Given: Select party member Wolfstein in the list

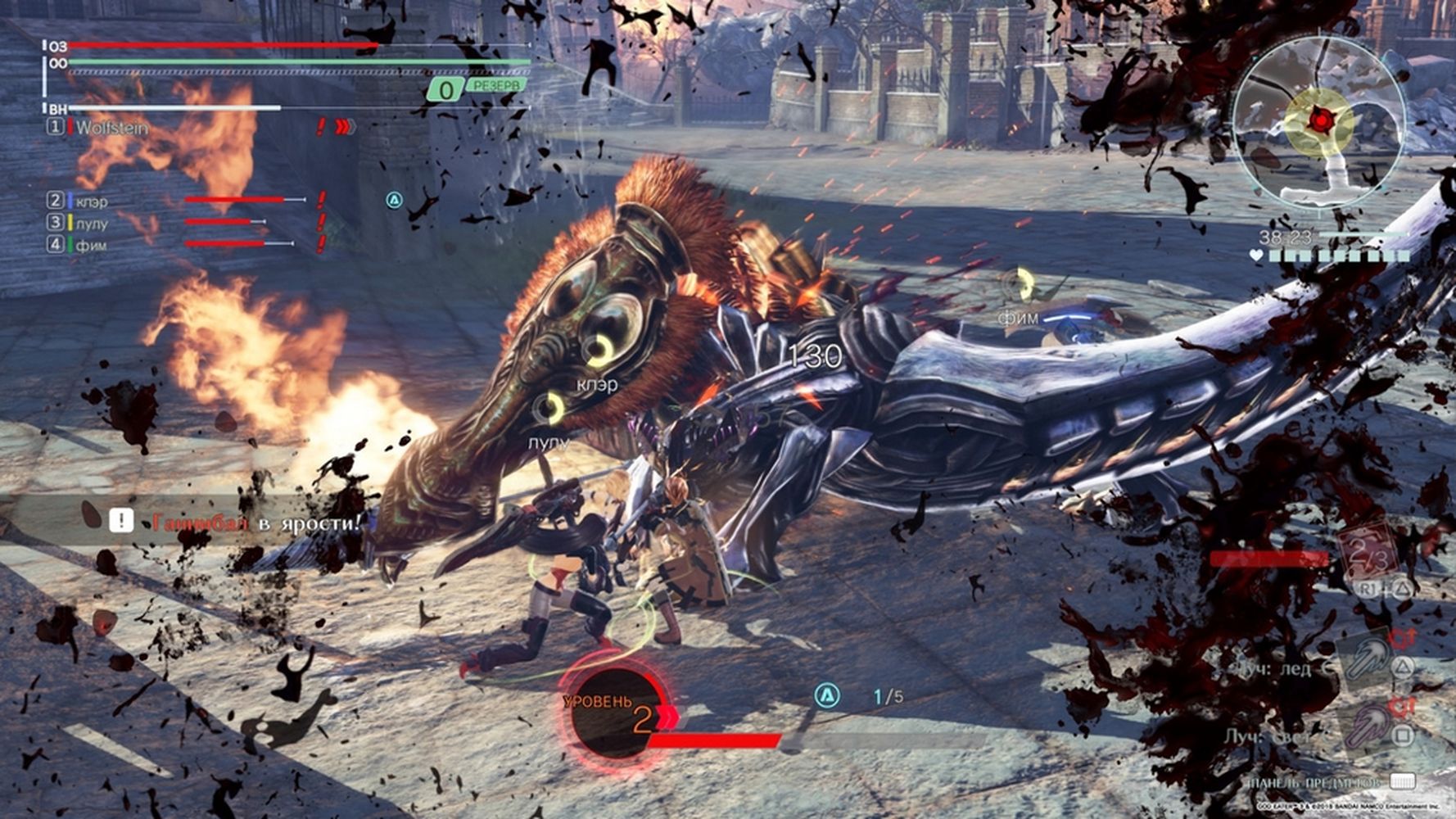Looking at the screenshot, I should 111,128.
